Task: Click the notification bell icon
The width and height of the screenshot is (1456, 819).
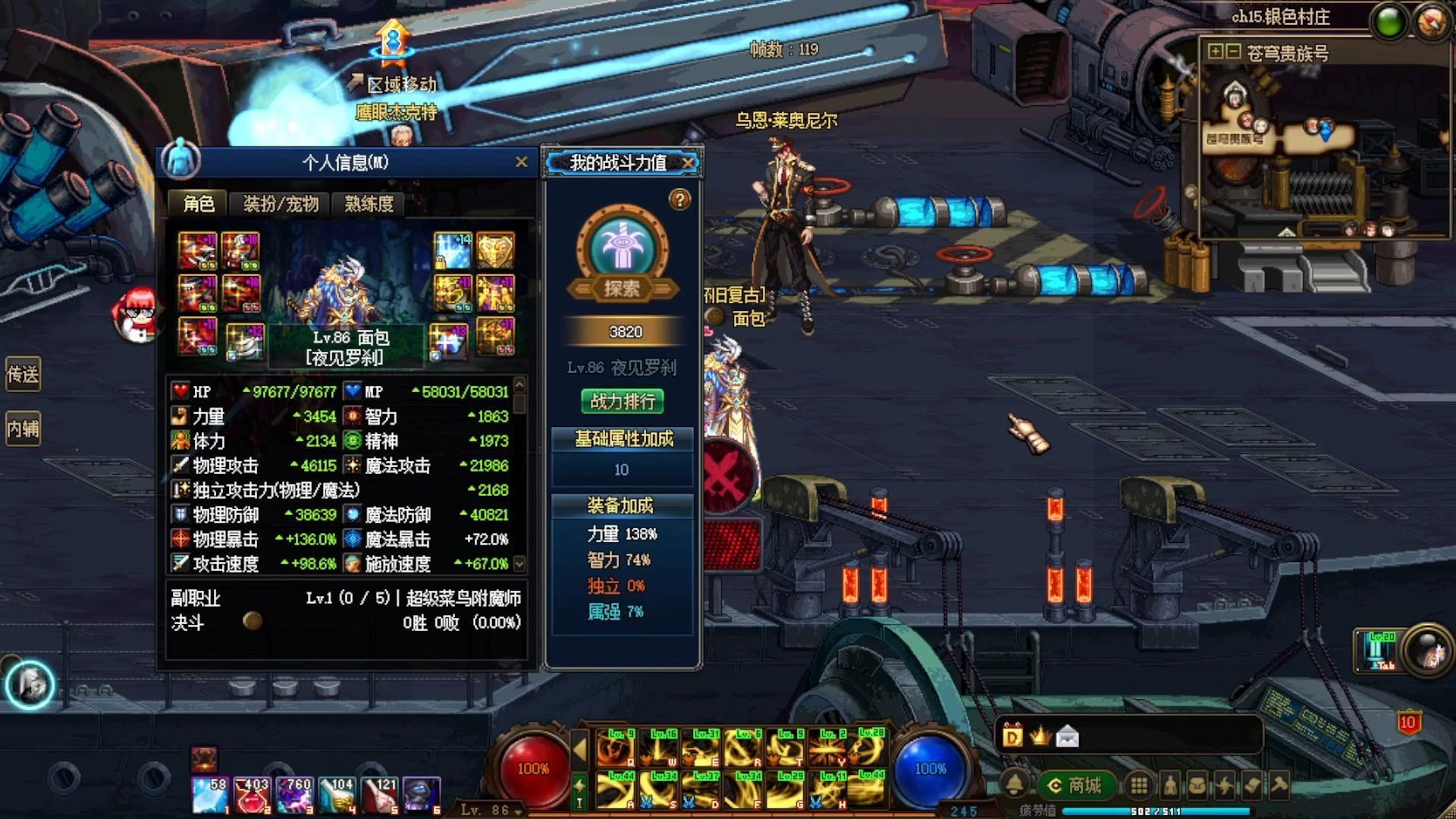Action: coord(1015,786)
